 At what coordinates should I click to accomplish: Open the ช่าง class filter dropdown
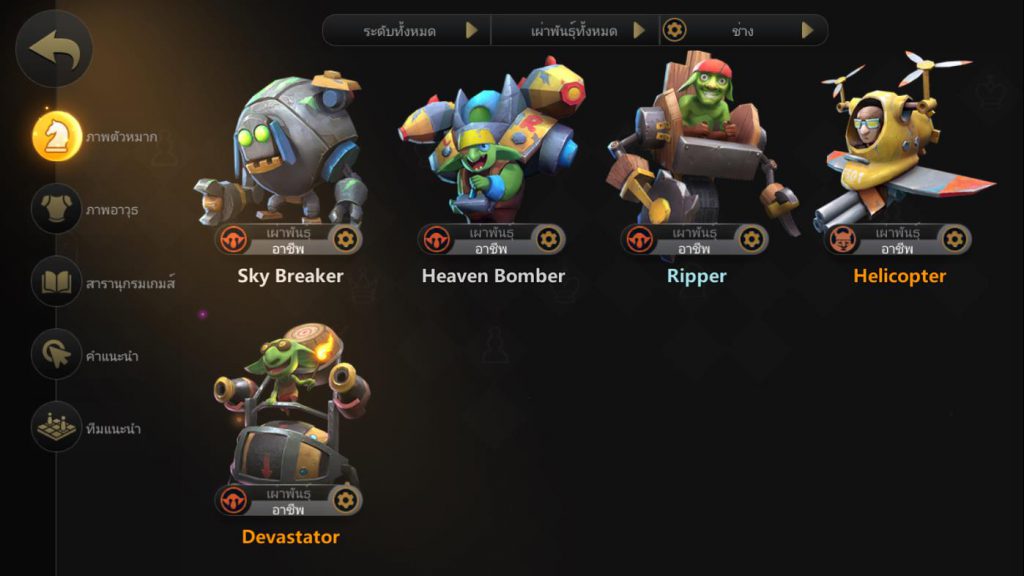pos(743,30)
